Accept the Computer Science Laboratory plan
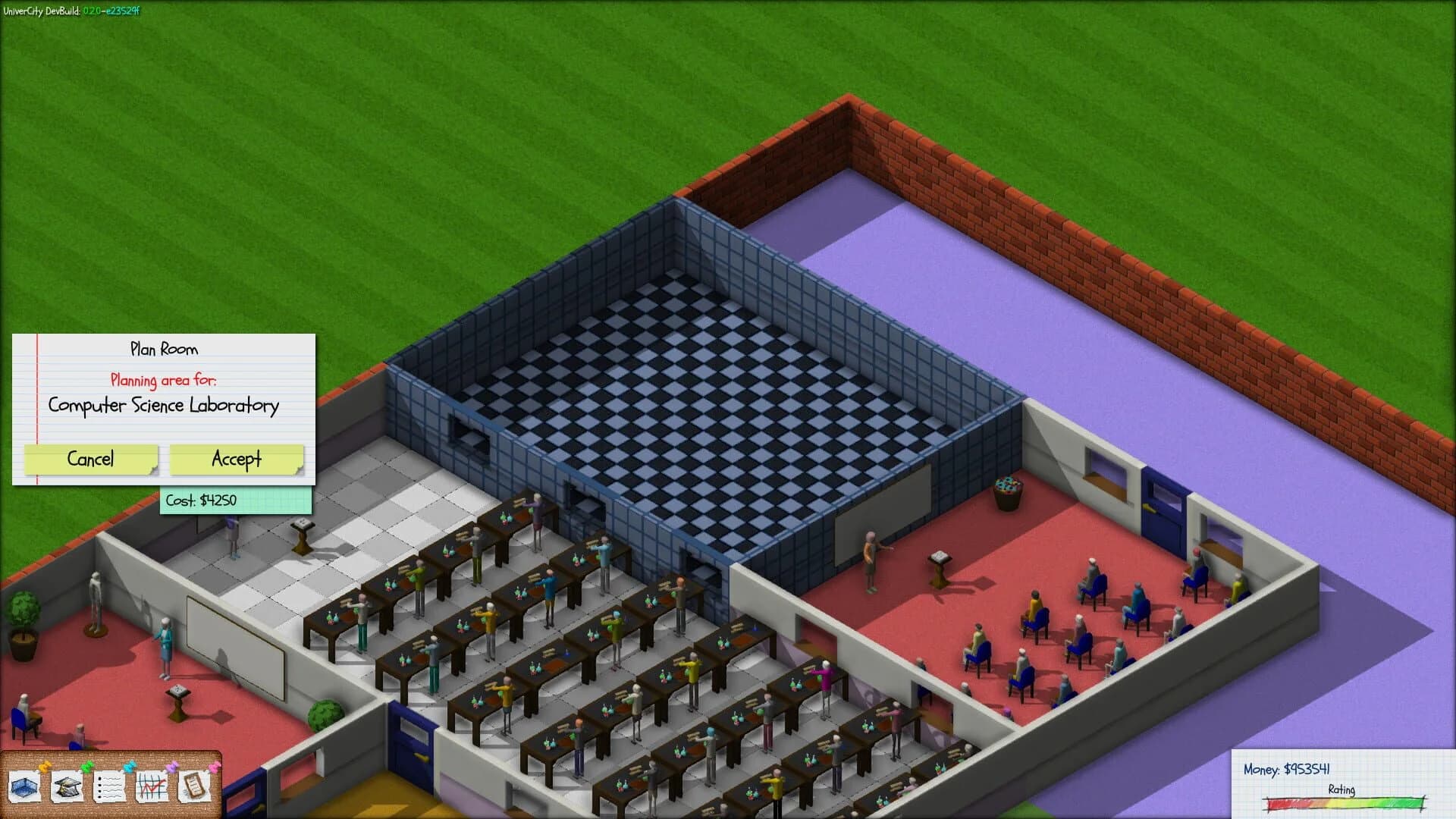The width and height of the screenshot is (1456, 819). pyautogui.click(x=236, y=460)
